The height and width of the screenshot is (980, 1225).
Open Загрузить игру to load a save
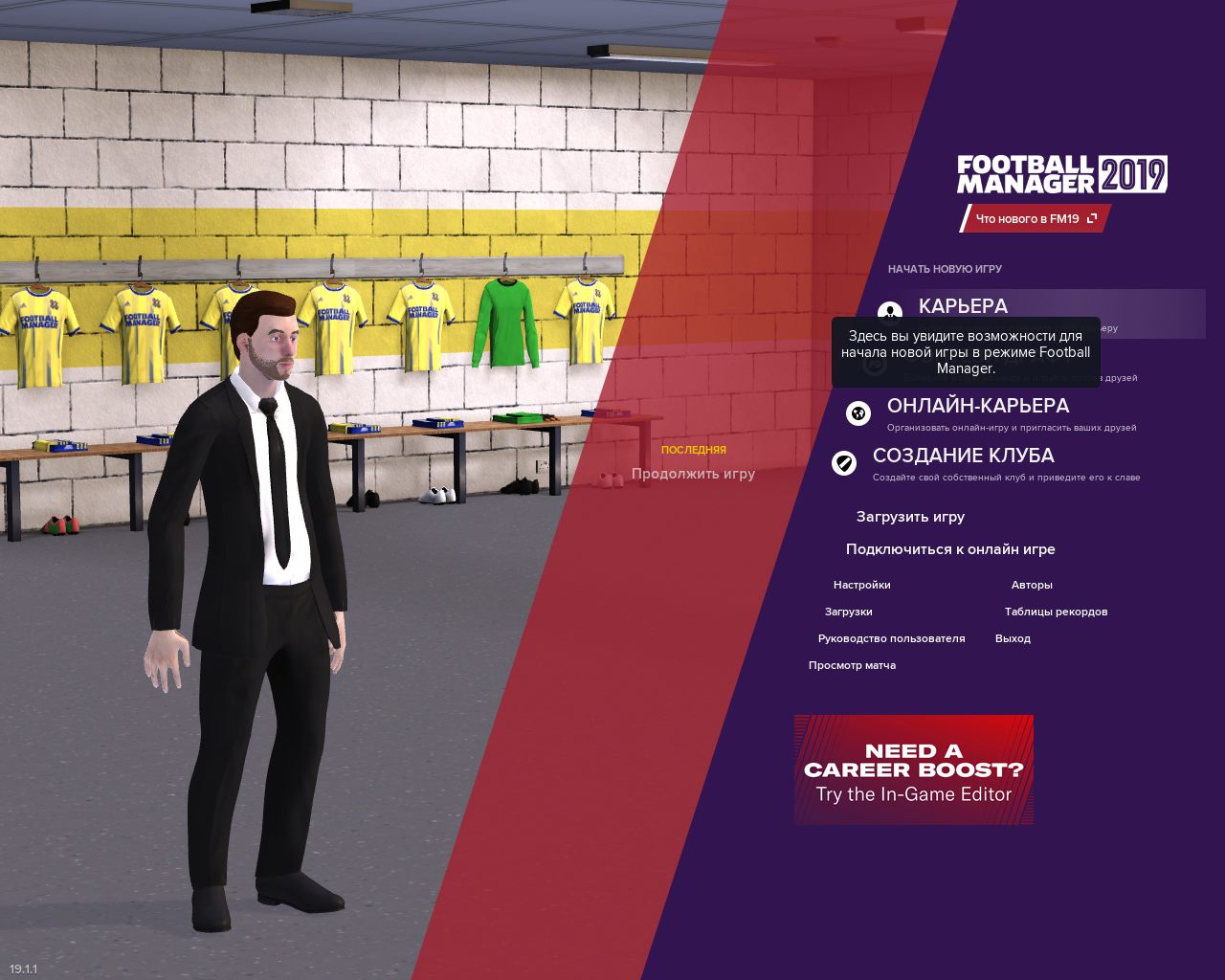point(910,517)
